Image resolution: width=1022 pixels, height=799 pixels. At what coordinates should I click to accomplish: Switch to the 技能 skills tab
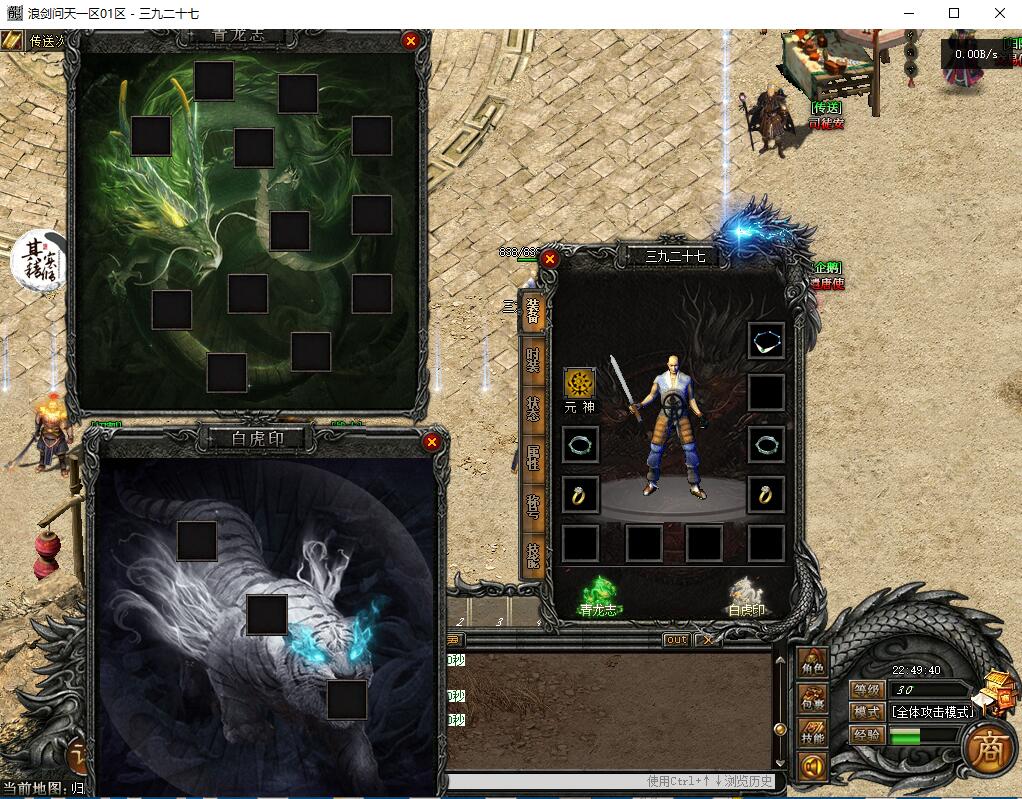(532, 555)
